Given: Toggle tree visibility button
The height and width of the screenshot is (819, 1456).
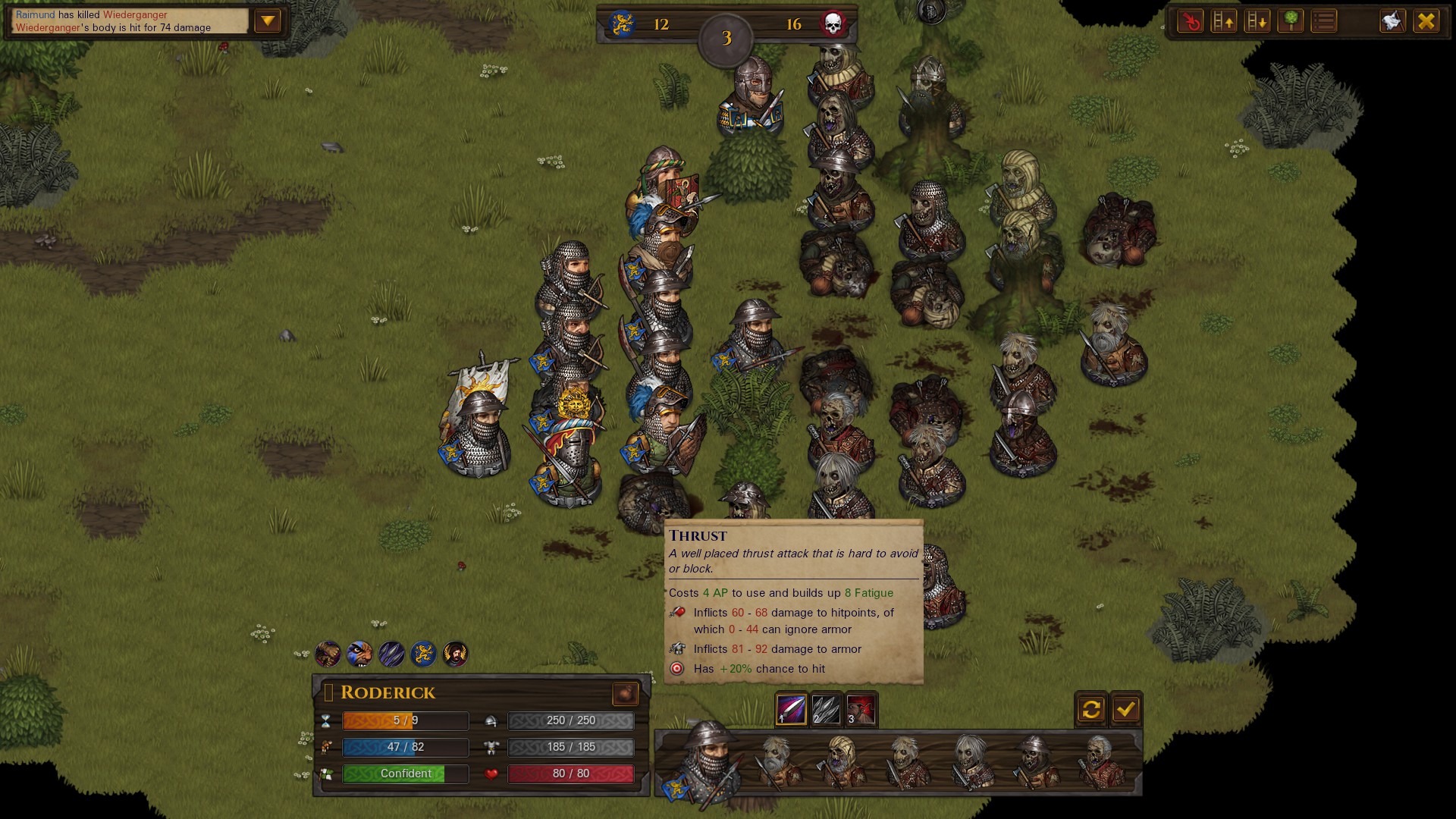Looking at the screenshot, I should [1290, 21].
